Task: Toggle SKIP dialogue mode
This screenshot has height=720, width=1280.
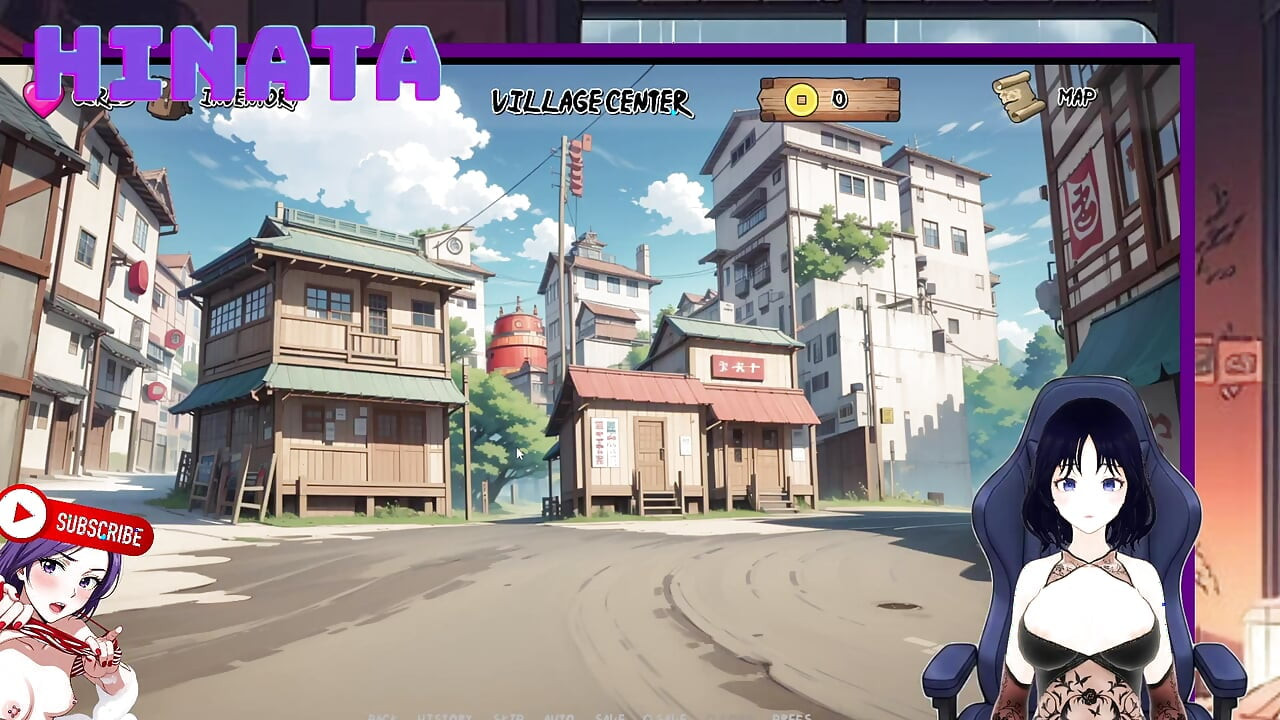Action: [x=510, y=716]
